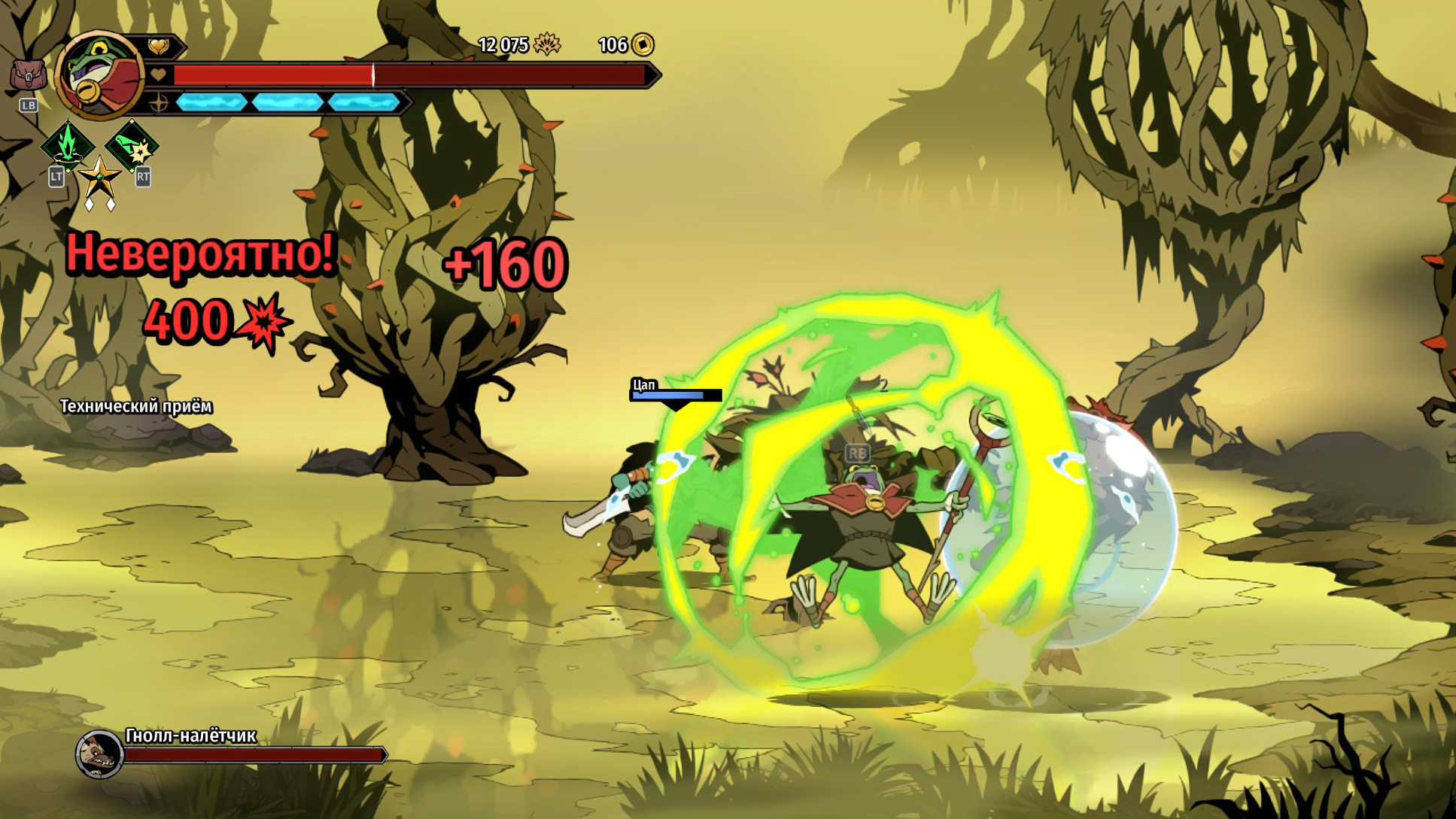Activate the green spike eruption ability

click(x=68, y=144)
